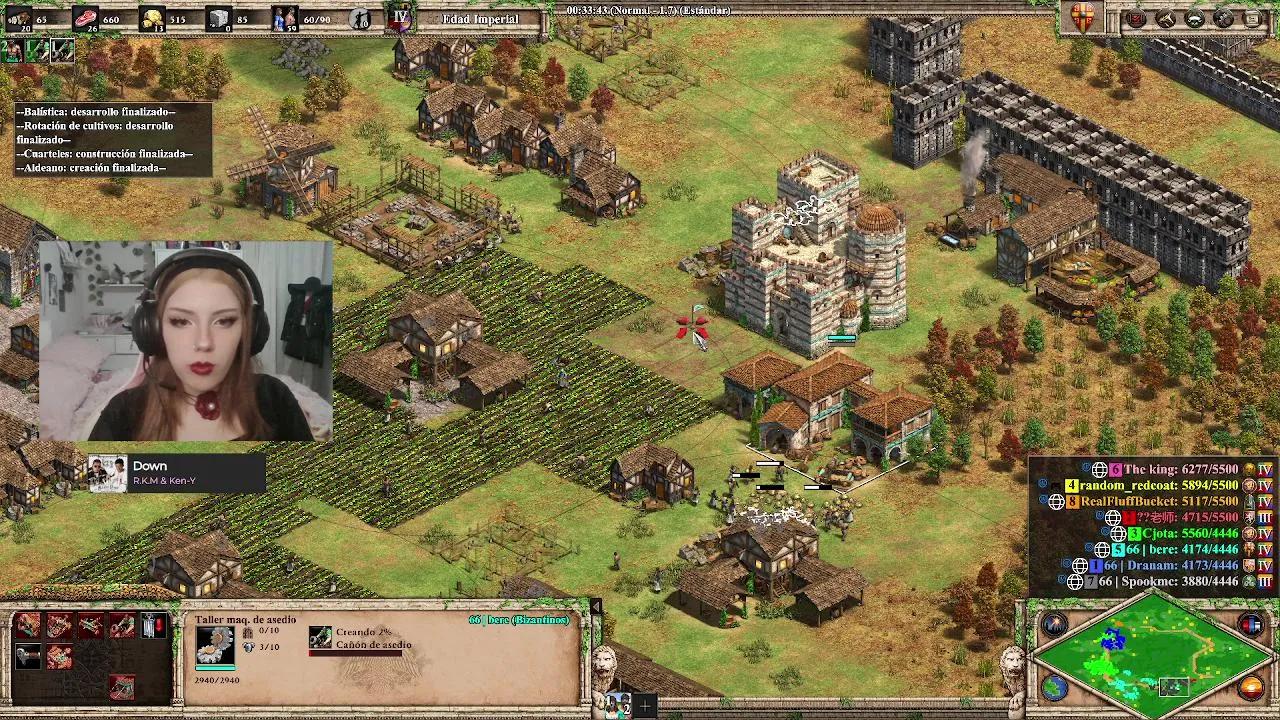Screen dimensions: 1280x720
Task: Open the tech tree gears button
Action: [x=1223, y=18]
